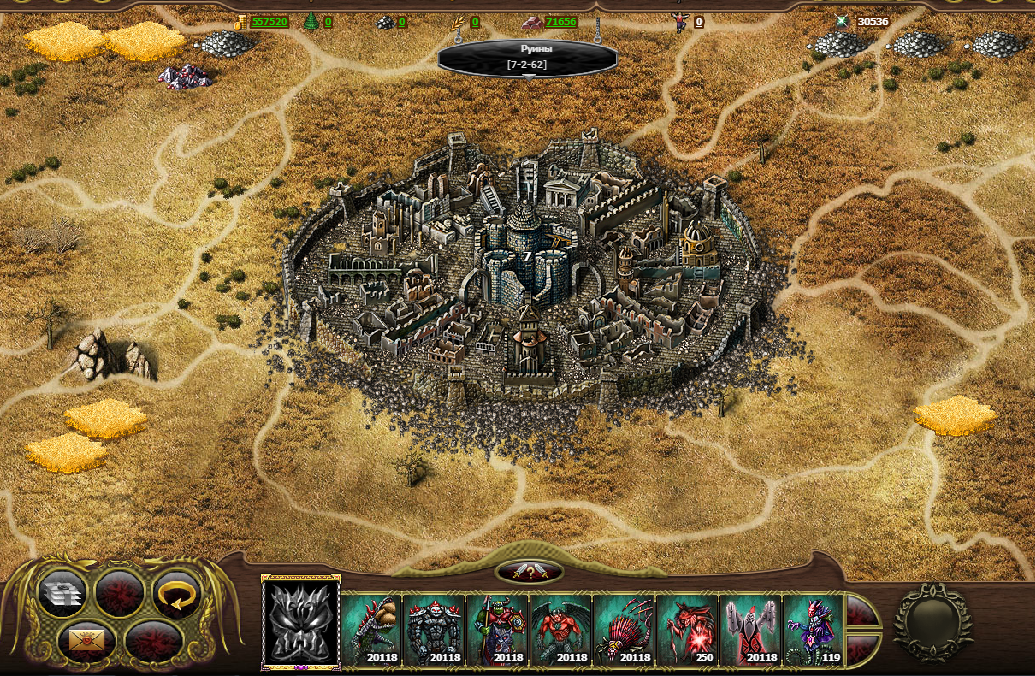The image size is (1035, 676).
Task: Expand the Руины location name panel
Action: [x=527, y=58]
